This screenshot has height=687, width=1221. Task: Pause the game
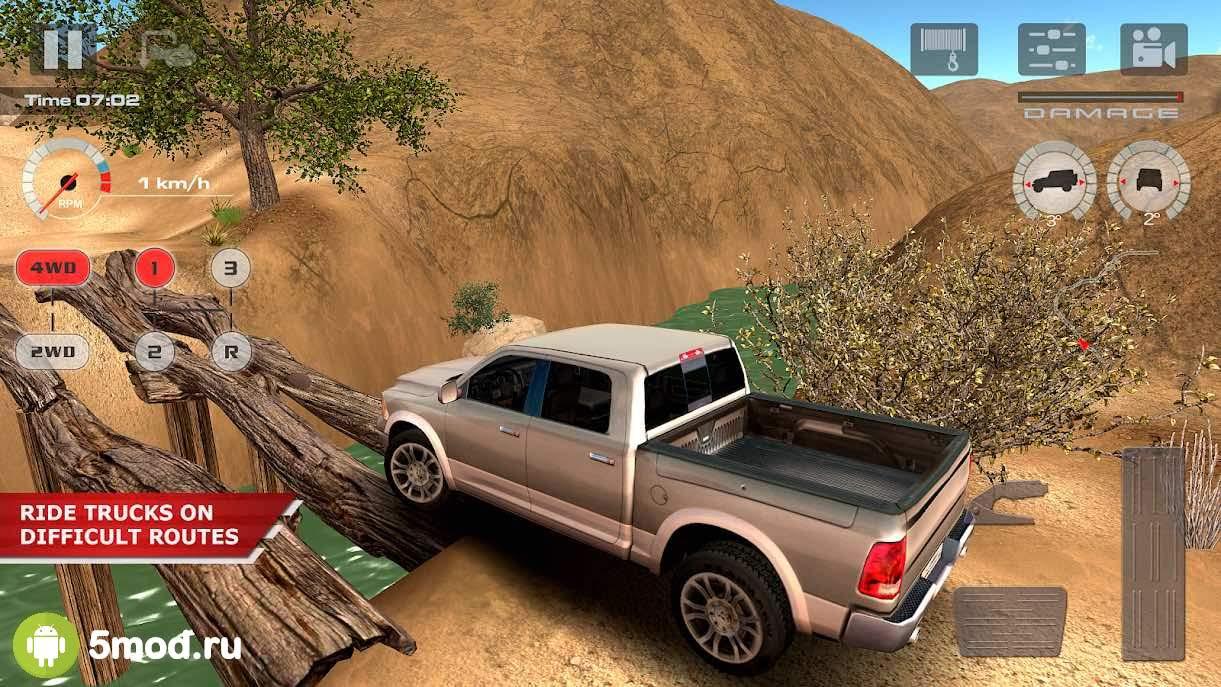click(x=62, y=48)
